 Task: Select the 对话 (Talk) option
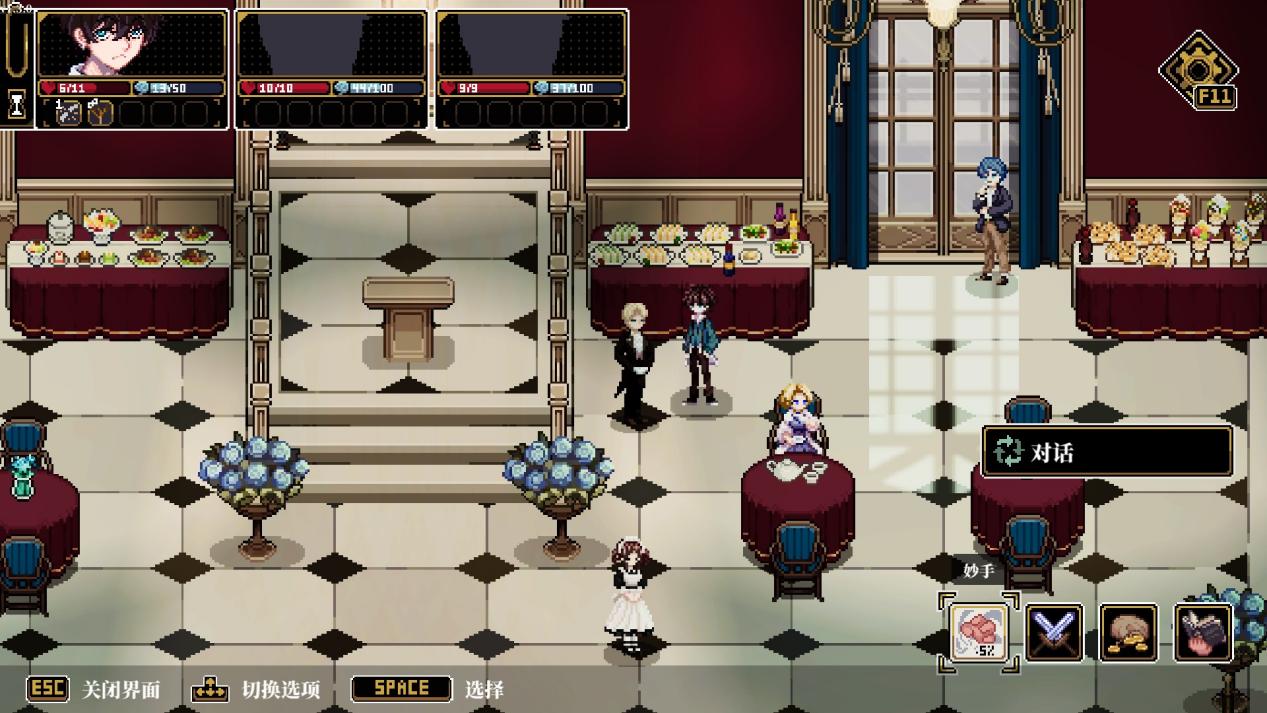[1107, 453]
